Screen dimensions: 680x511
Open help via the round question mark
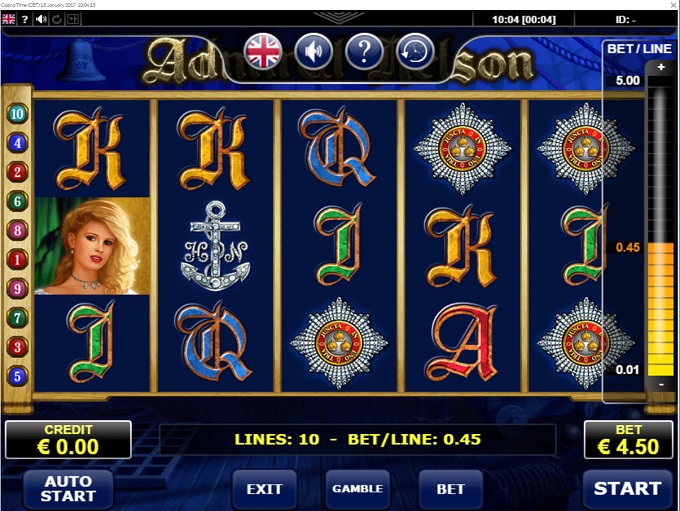coord(364,51)
